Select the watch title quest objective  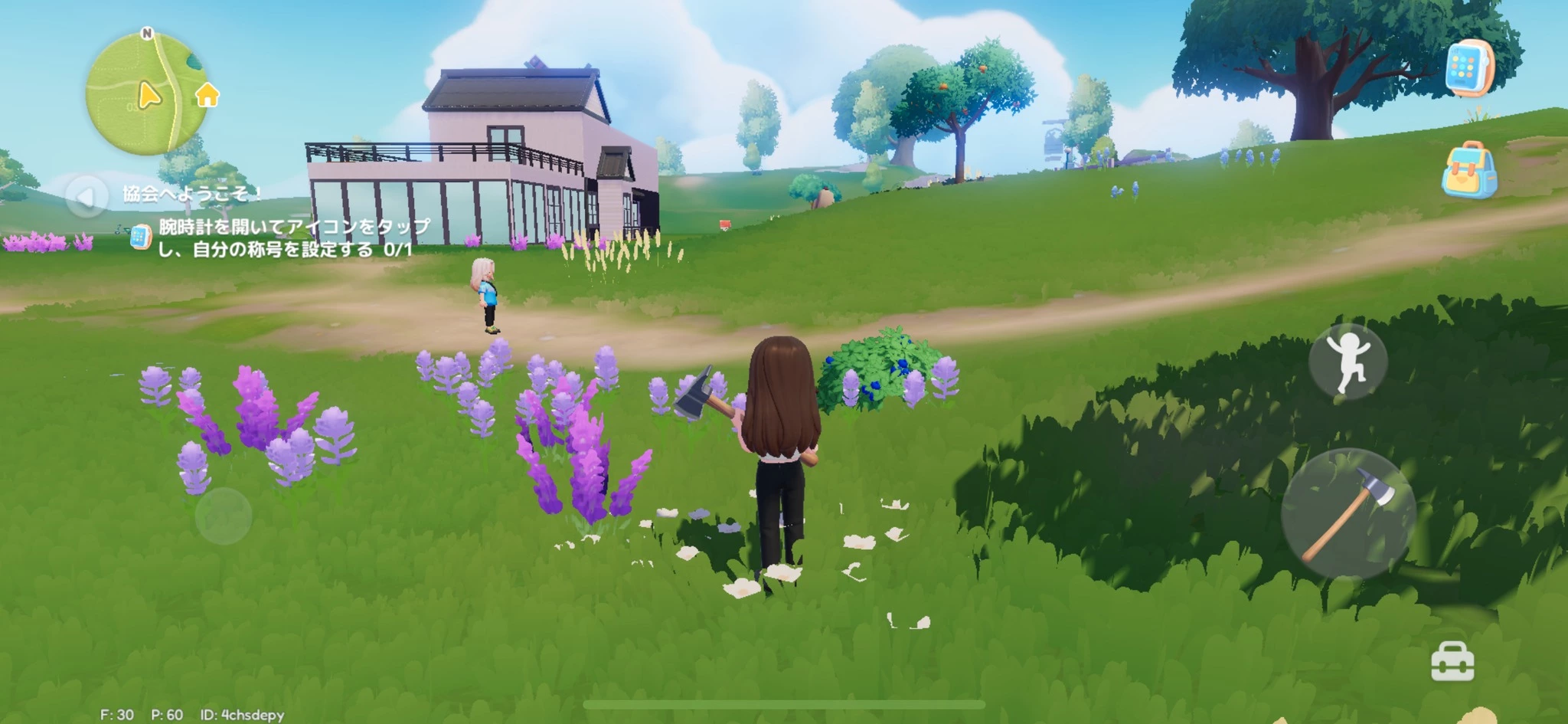click(x=285, y=238)
